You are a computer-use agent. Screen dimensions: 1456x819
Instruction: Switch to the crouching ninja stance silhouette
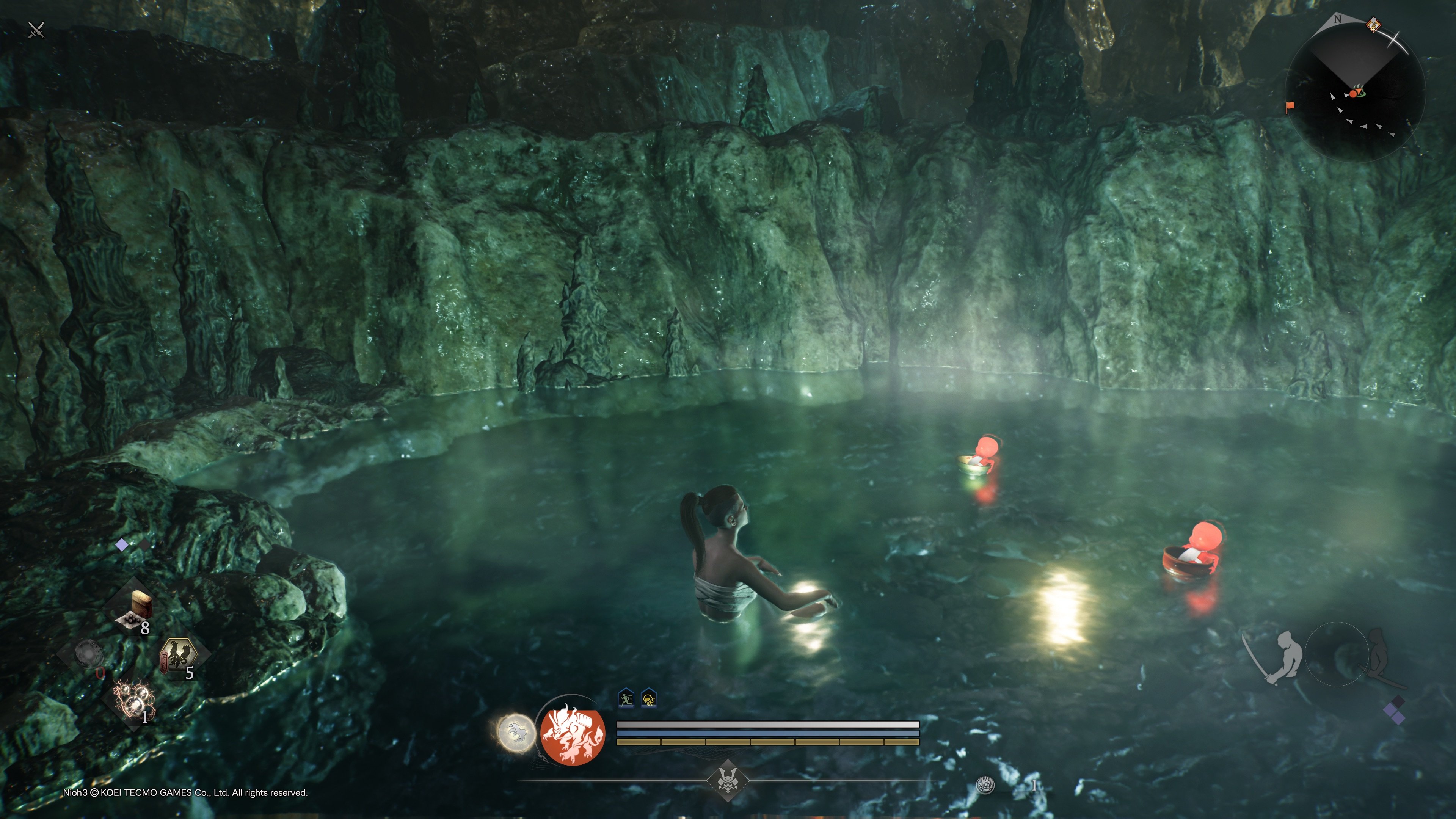(1376, 656)
